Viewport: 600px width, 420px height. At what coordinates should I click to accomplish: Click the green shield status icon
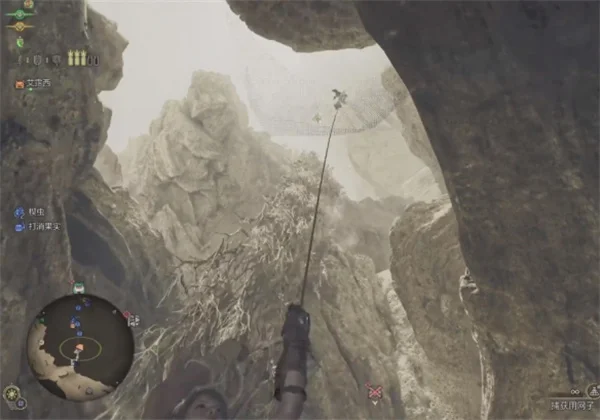19,43
